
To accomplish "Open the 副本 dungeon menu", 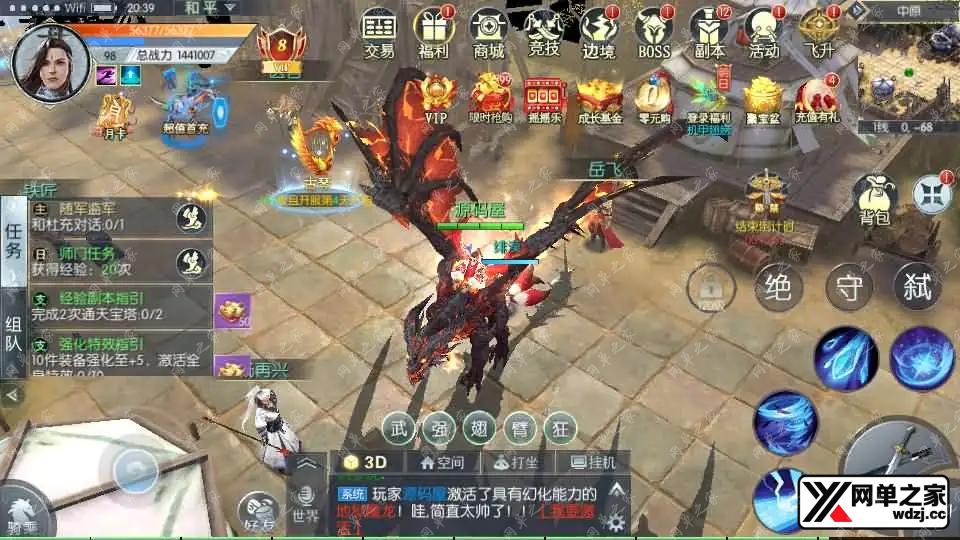I will tap(709, 33).
